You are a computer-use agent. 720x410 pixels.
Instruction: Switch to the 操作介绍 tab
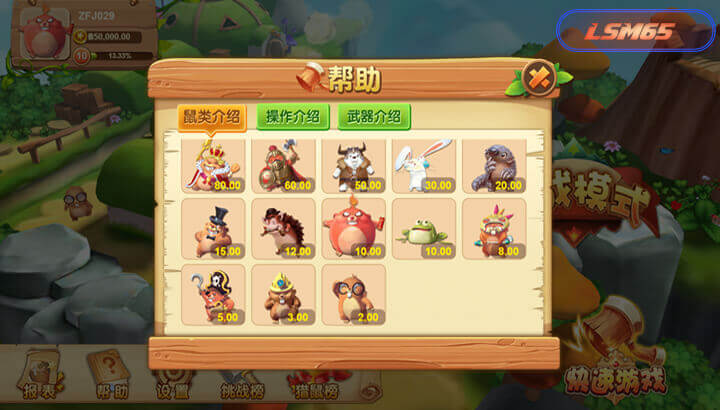coord(293,116)
